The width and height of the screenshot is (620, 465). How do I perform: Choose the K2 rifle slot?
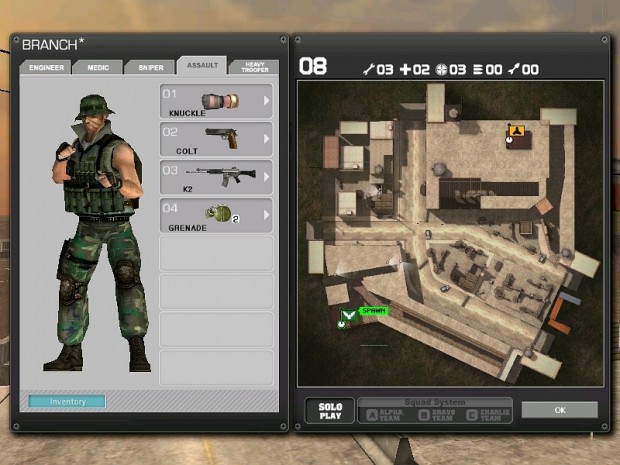coord(216,176)
